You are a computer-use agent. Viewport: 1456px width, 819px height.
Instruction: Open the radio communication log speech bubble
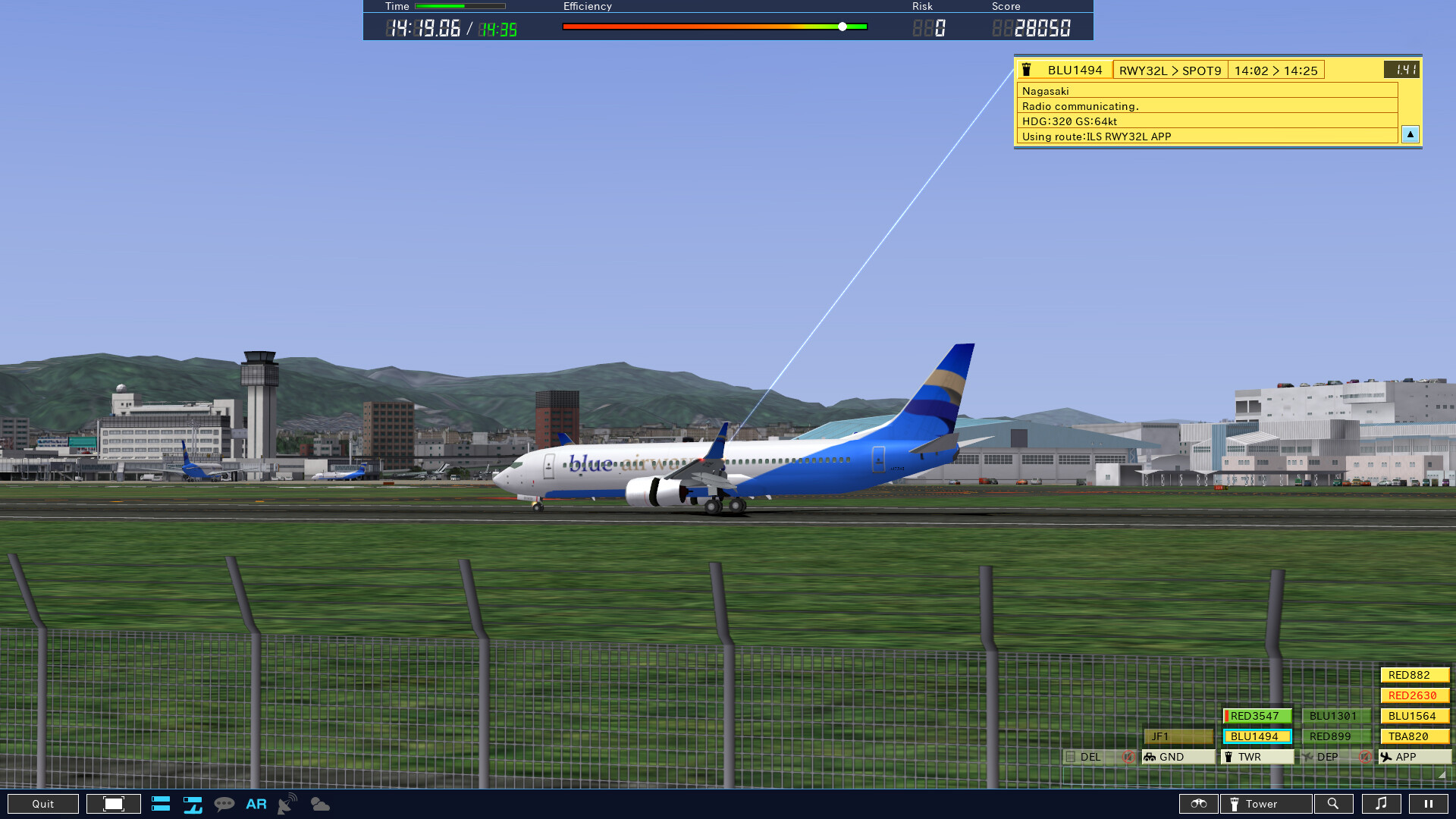pos(224,804)
